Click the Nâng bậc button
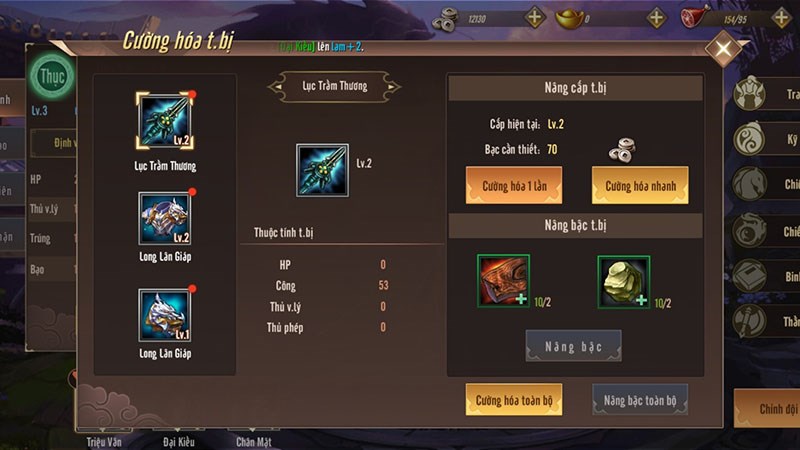The height and width of the screenshot is (450, 800). (x=573, y=346)
